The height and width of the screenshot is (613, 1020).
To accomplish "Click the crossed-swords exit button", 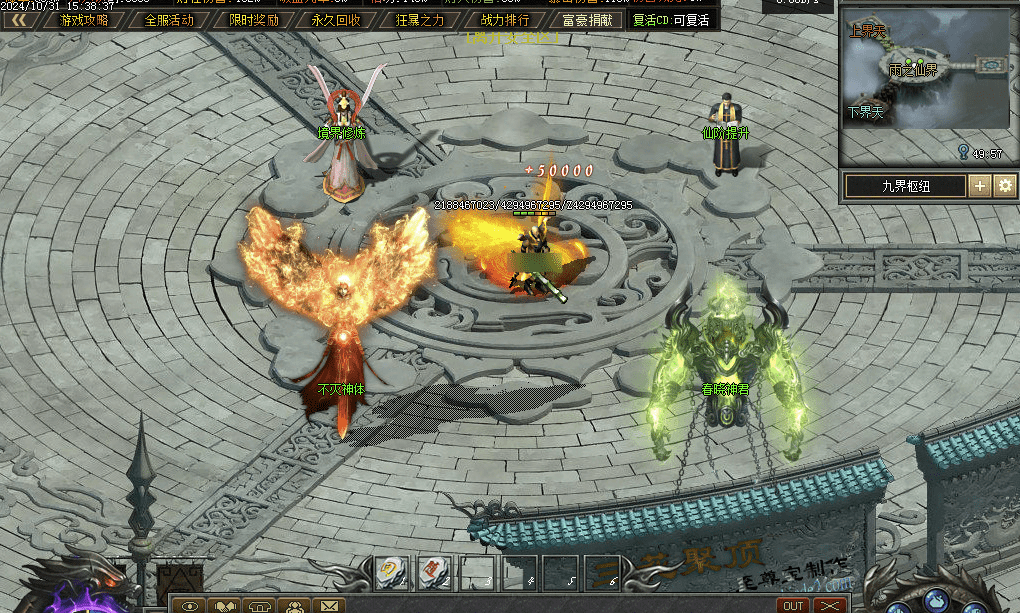I will coord(829,606).
